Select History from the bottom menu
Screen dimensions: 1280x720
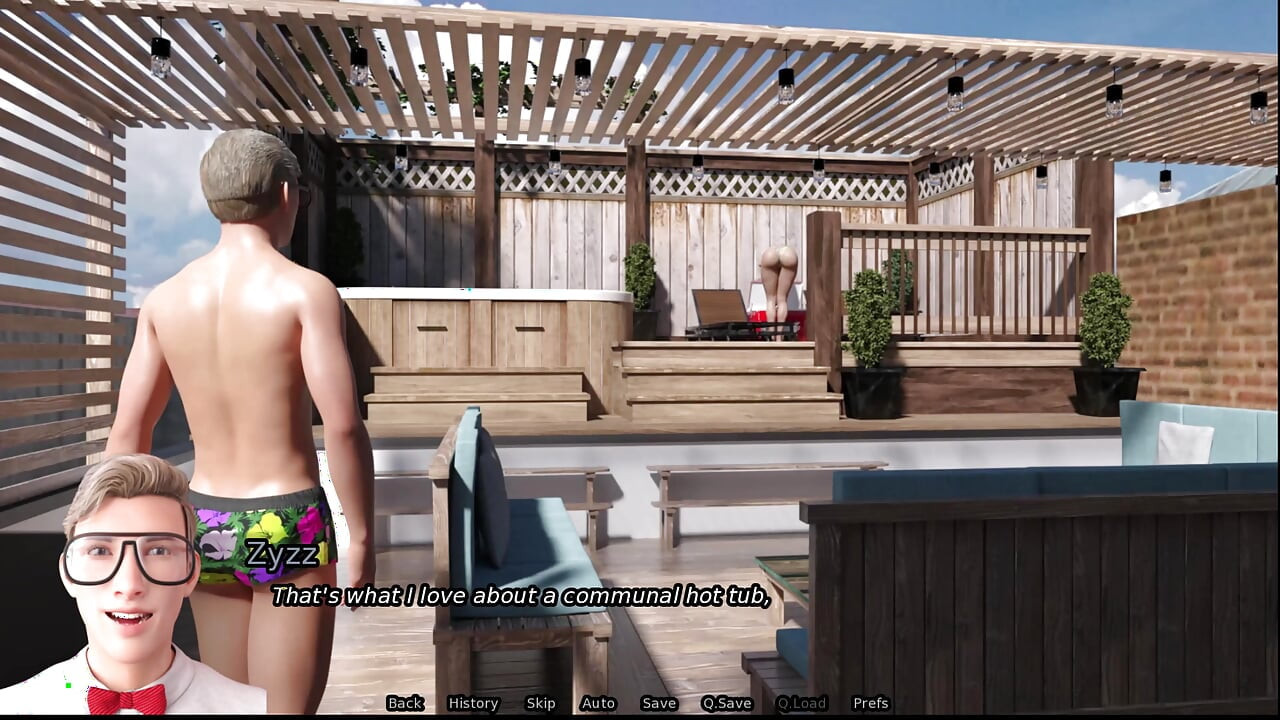(472, 703)
